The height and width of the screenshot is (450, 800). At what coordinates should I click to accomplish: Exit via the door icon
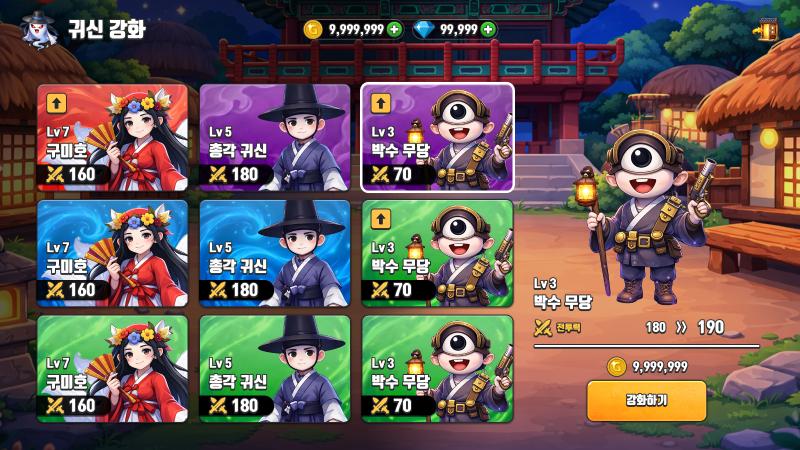click(768, 30)
